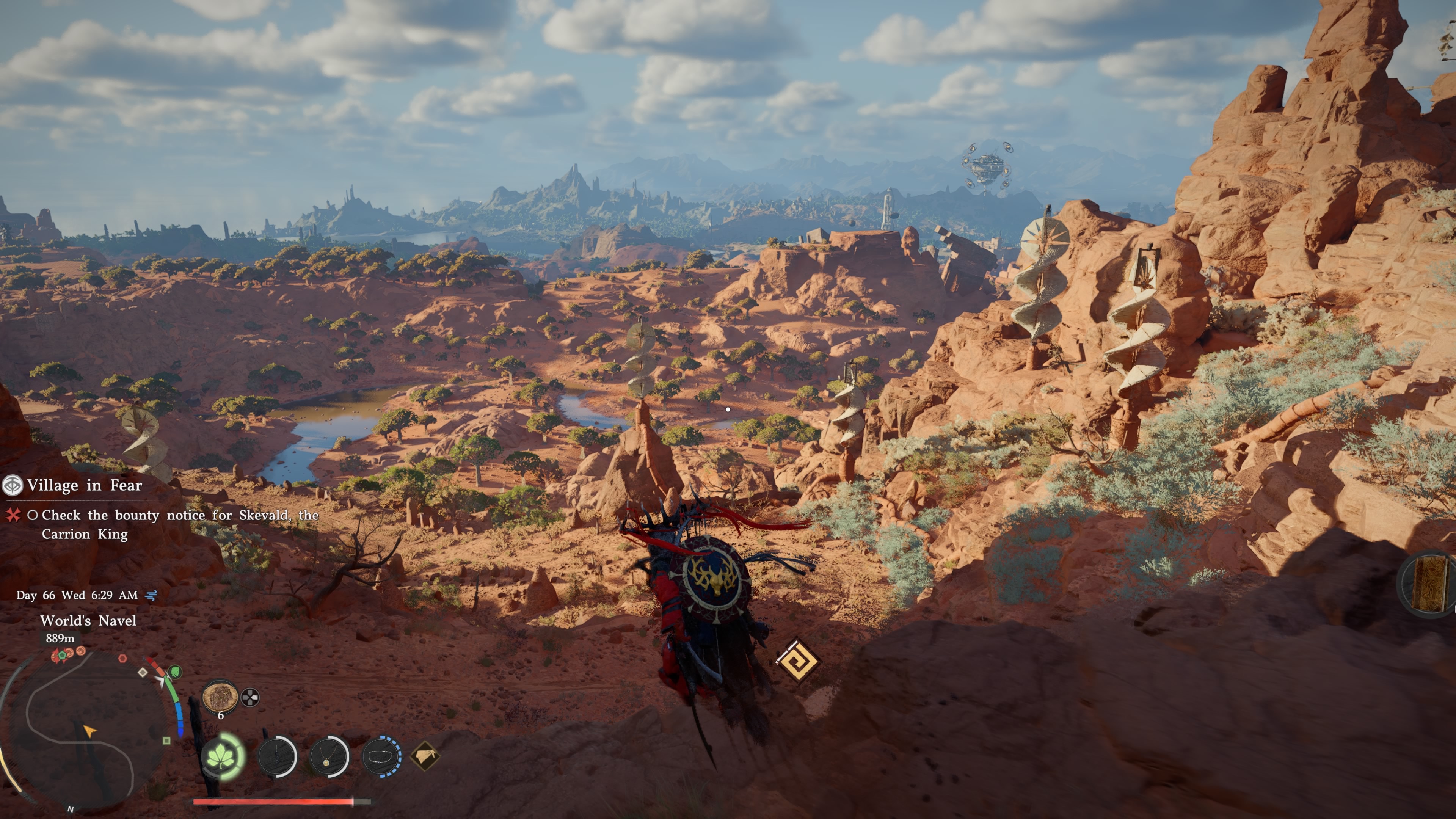
Task: Click the green head marker by minimap
Action: [175, 672]
